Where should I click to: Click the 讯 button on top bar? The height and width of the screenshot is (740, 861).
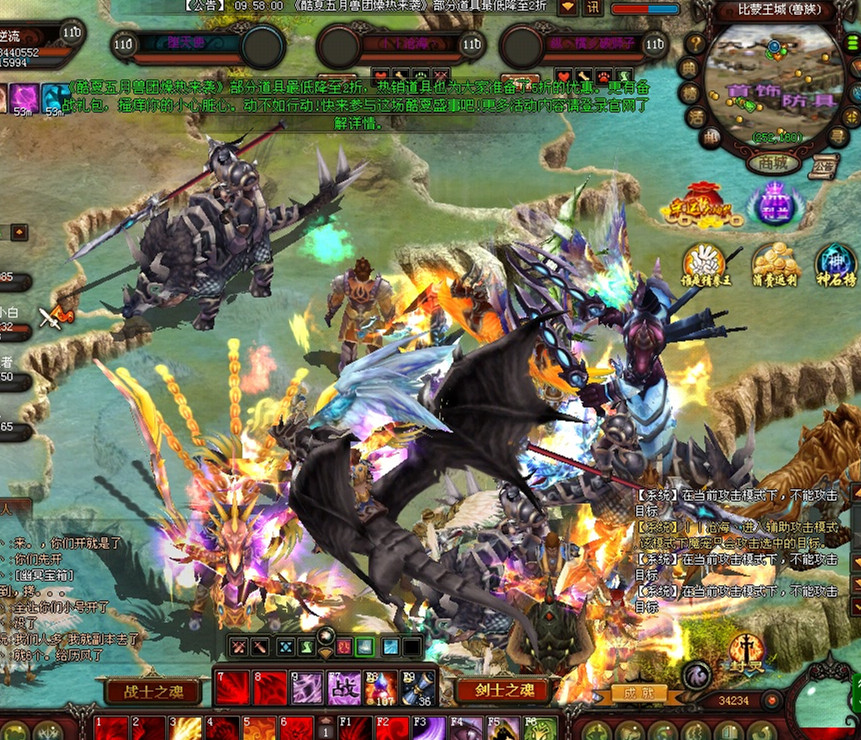tap(594, 7)
